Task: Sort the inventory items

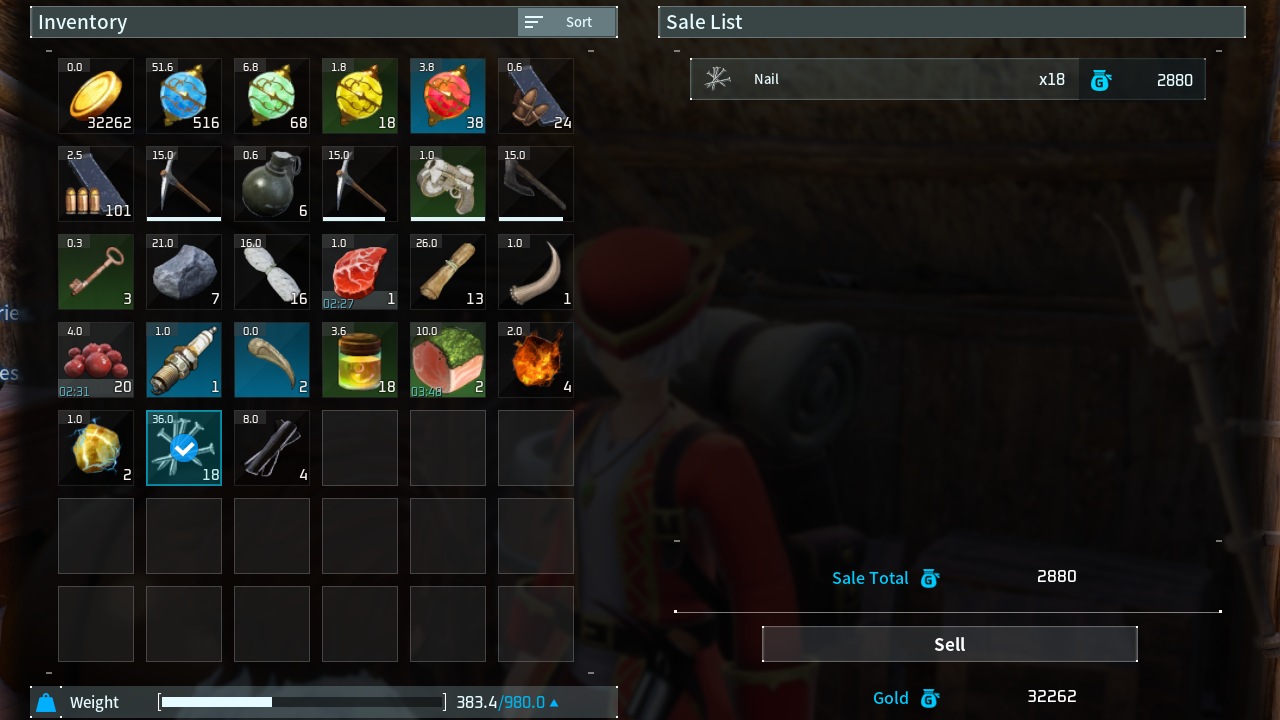Action: 566,22
